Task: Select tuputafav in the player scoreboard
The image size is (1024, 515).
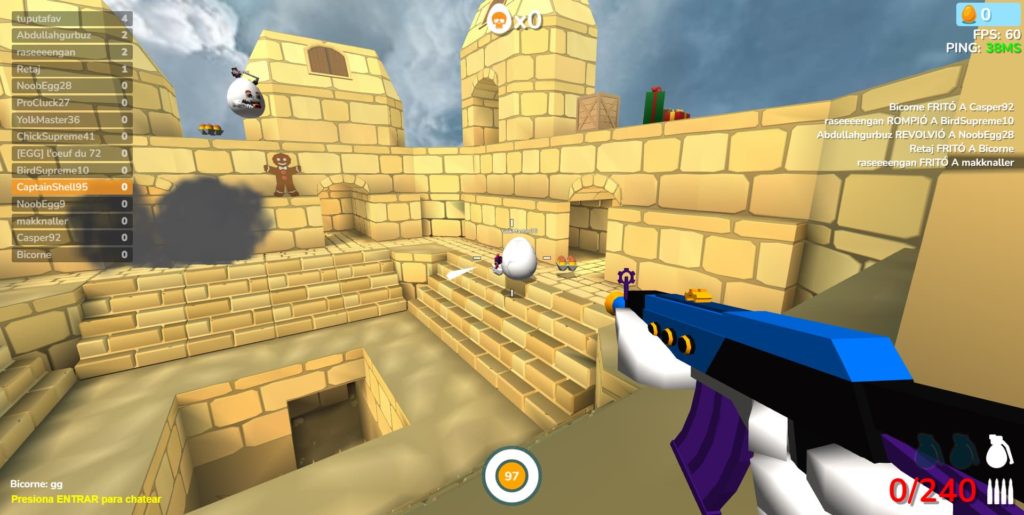Action: 72,18
